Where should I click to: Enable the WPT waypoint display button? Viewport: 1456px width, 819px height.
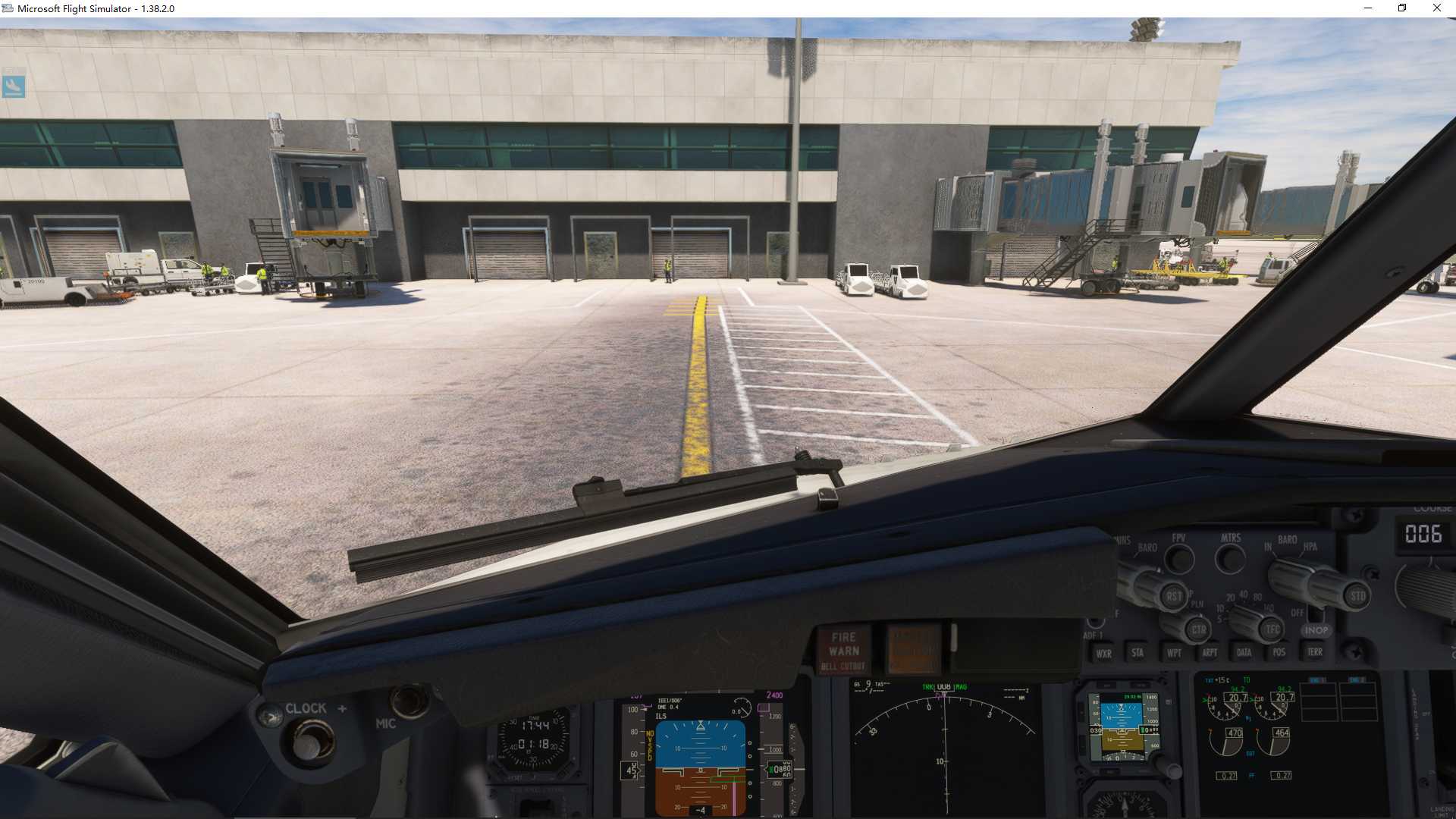click(1175, 652)
